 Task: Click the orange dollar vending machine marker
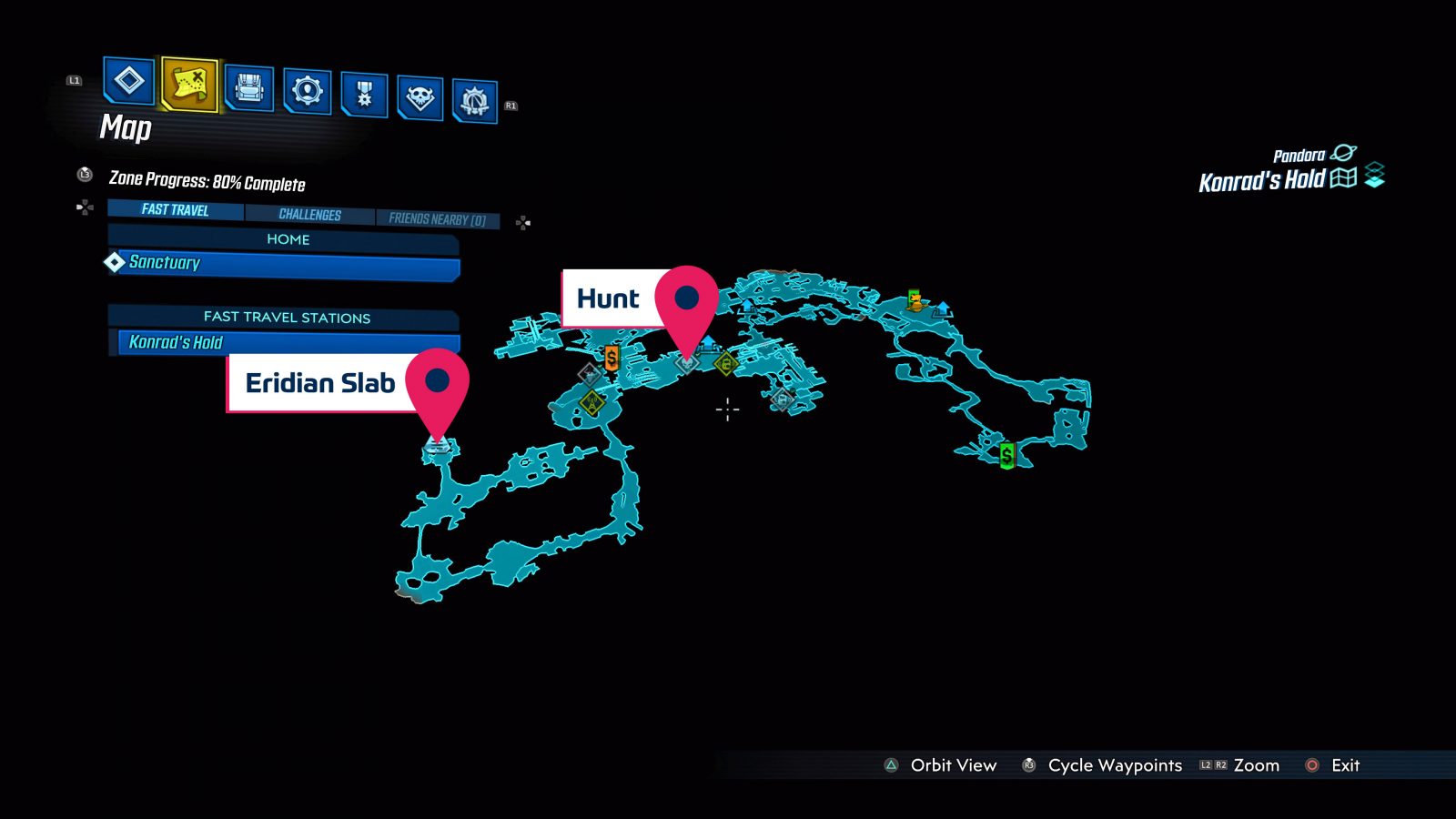pyautogui.click(x=612, y=358)
